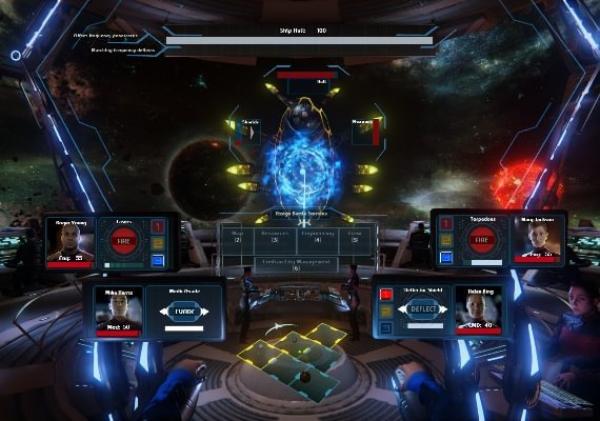Select the Lasers crew officer portrait

coord(71,240)
